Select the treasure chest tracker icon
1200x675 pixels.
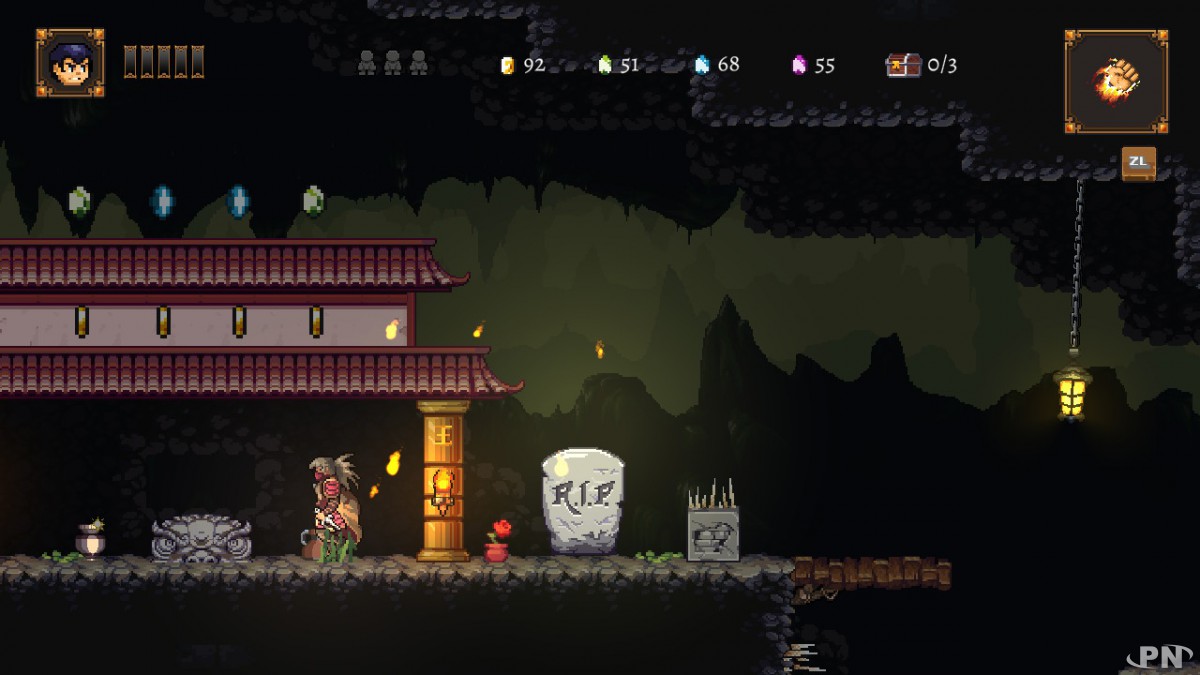(x=903, y=65)
